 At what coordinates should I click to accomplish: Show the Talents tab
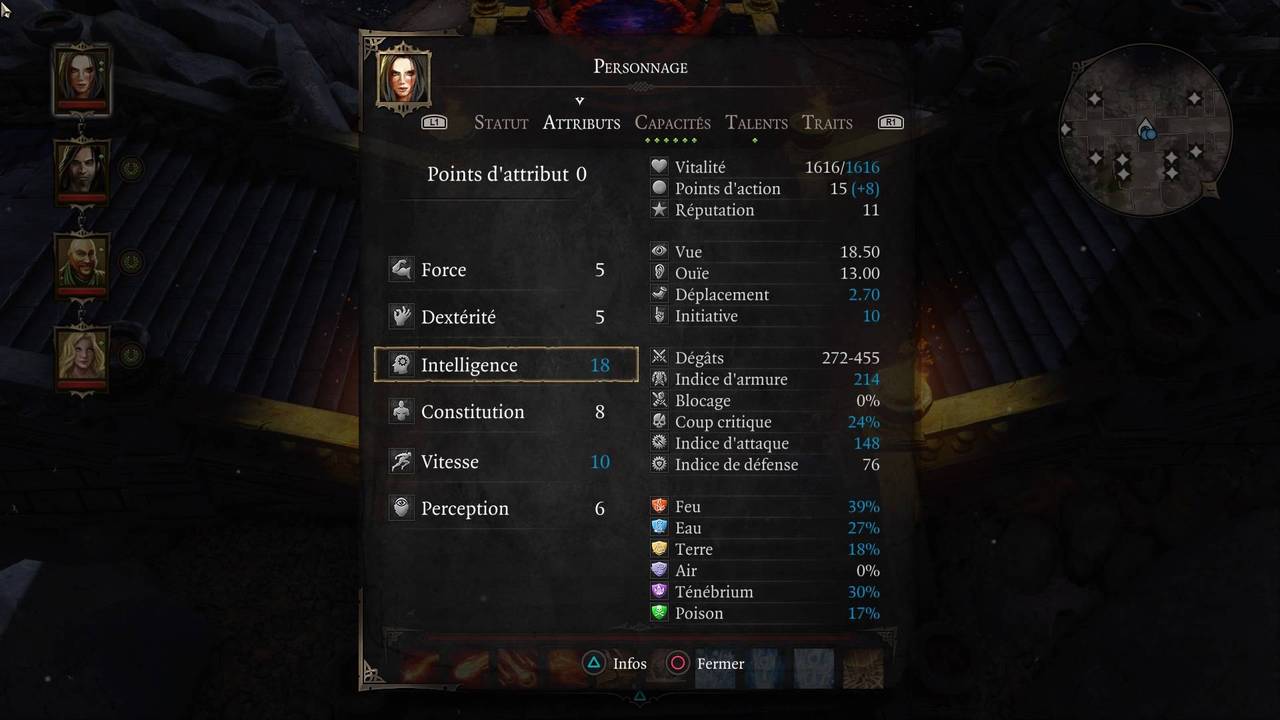pos(756,123)
